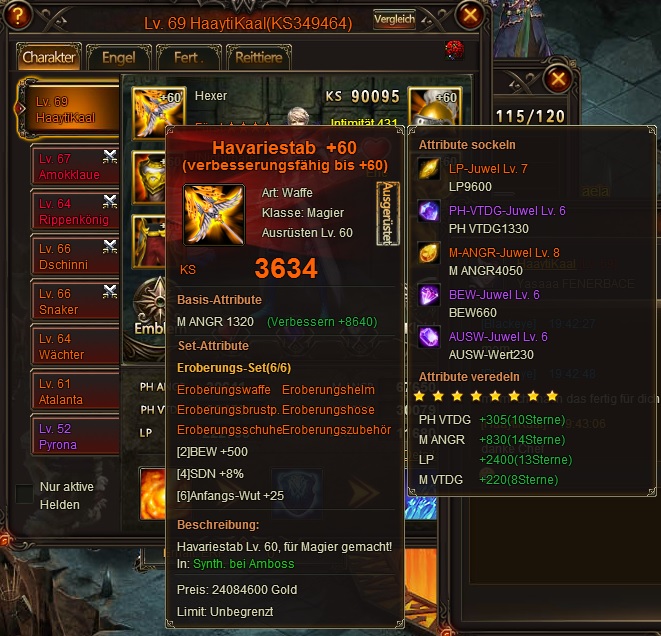Viewport: 661px width, 636px height.
Task: Pick hero Lv. 66 Snaker
Action: (67, 301)
